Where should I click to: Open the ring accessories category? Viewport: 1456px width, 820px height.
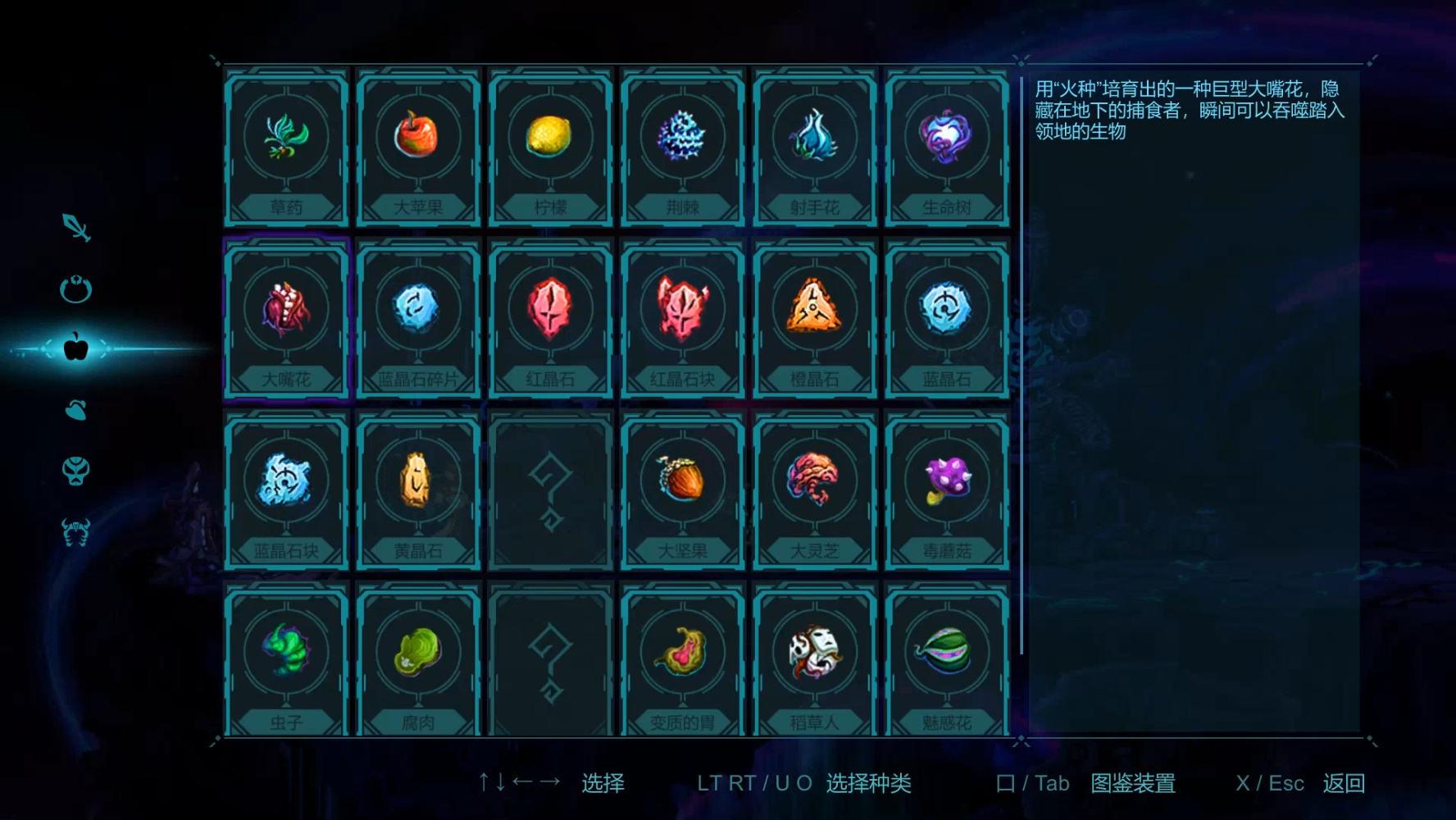[76, 289]
